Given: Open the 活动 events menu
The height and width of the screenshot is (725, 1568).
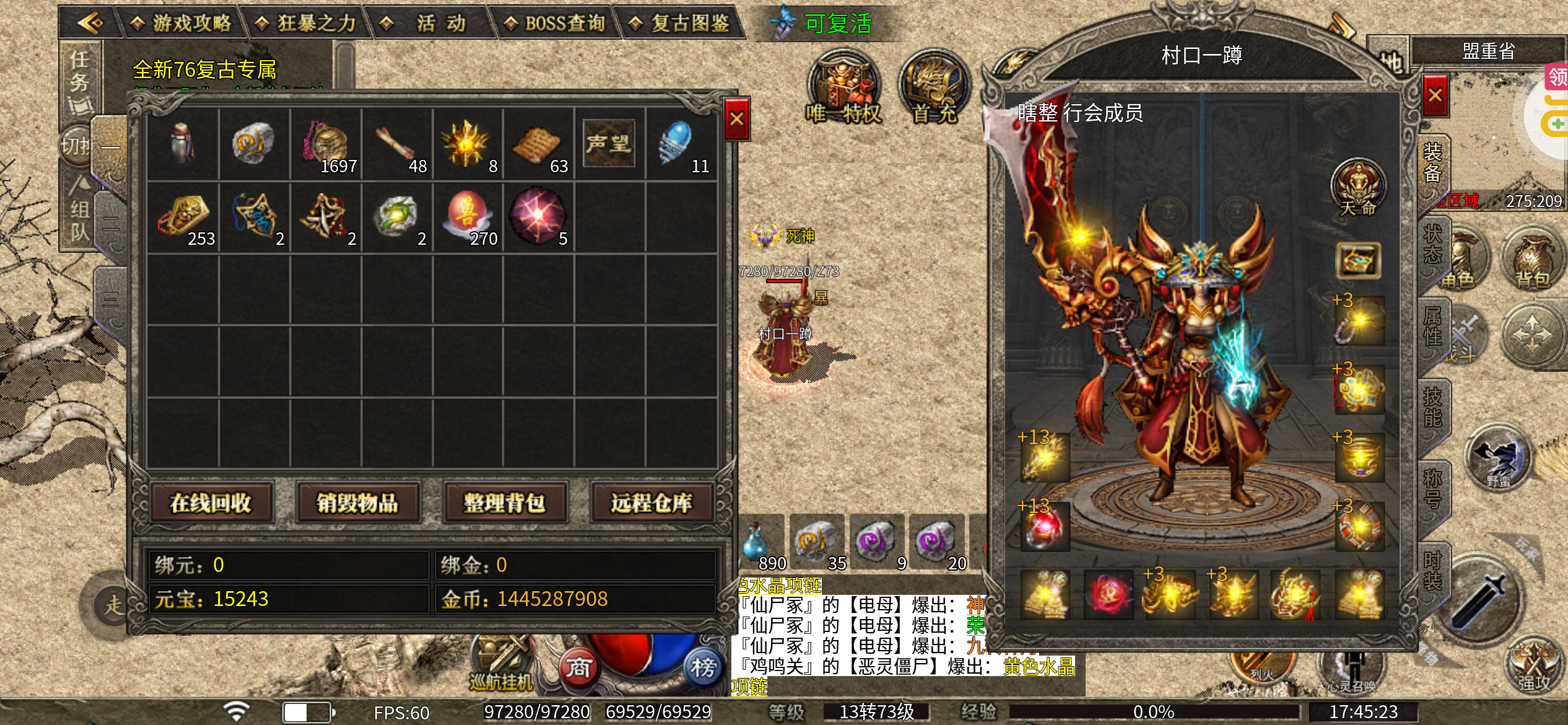Looking at the screenshot, I should click(432, 24).
